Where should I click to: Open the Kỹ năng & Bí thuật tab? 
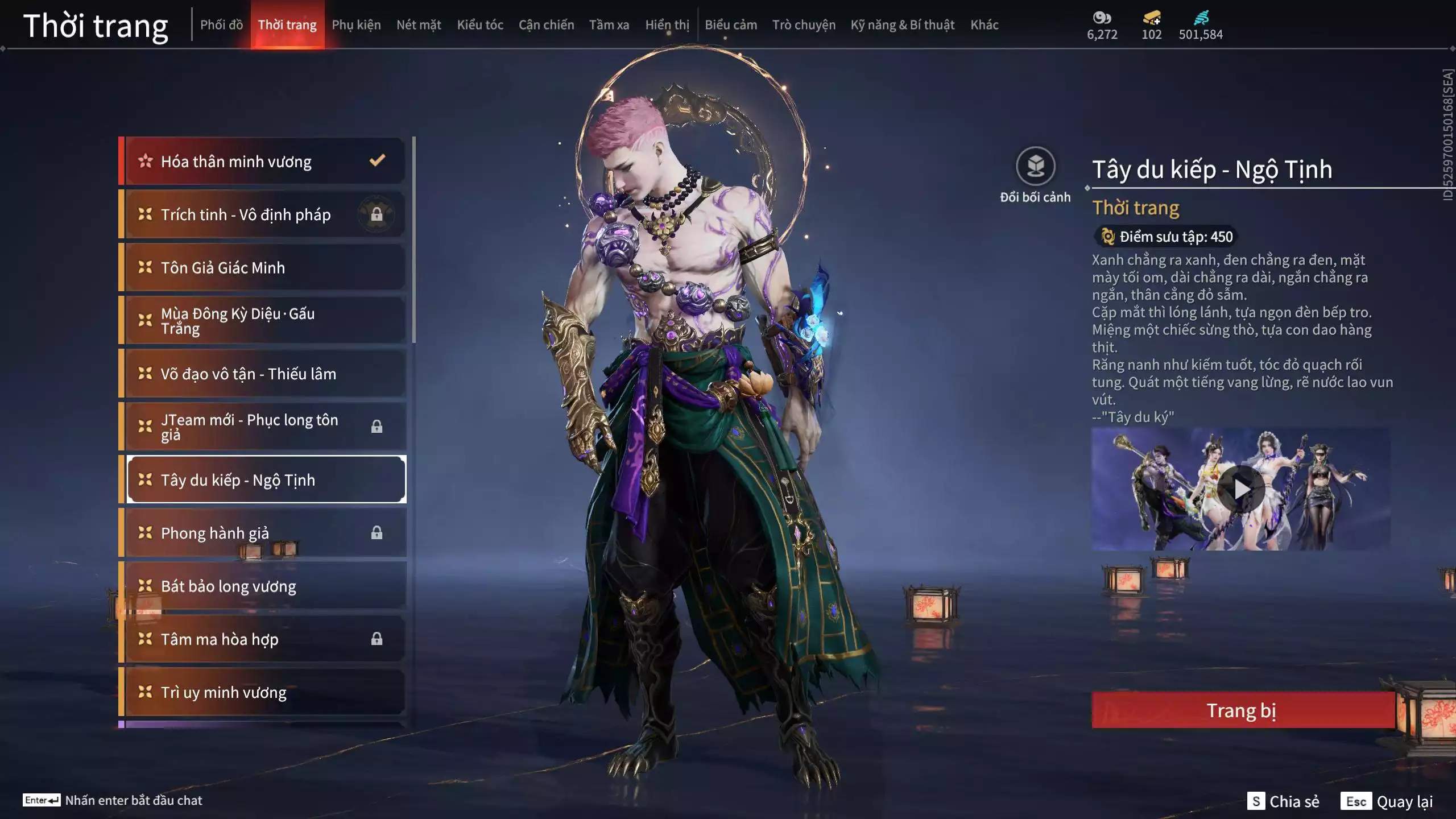[903, 25]
